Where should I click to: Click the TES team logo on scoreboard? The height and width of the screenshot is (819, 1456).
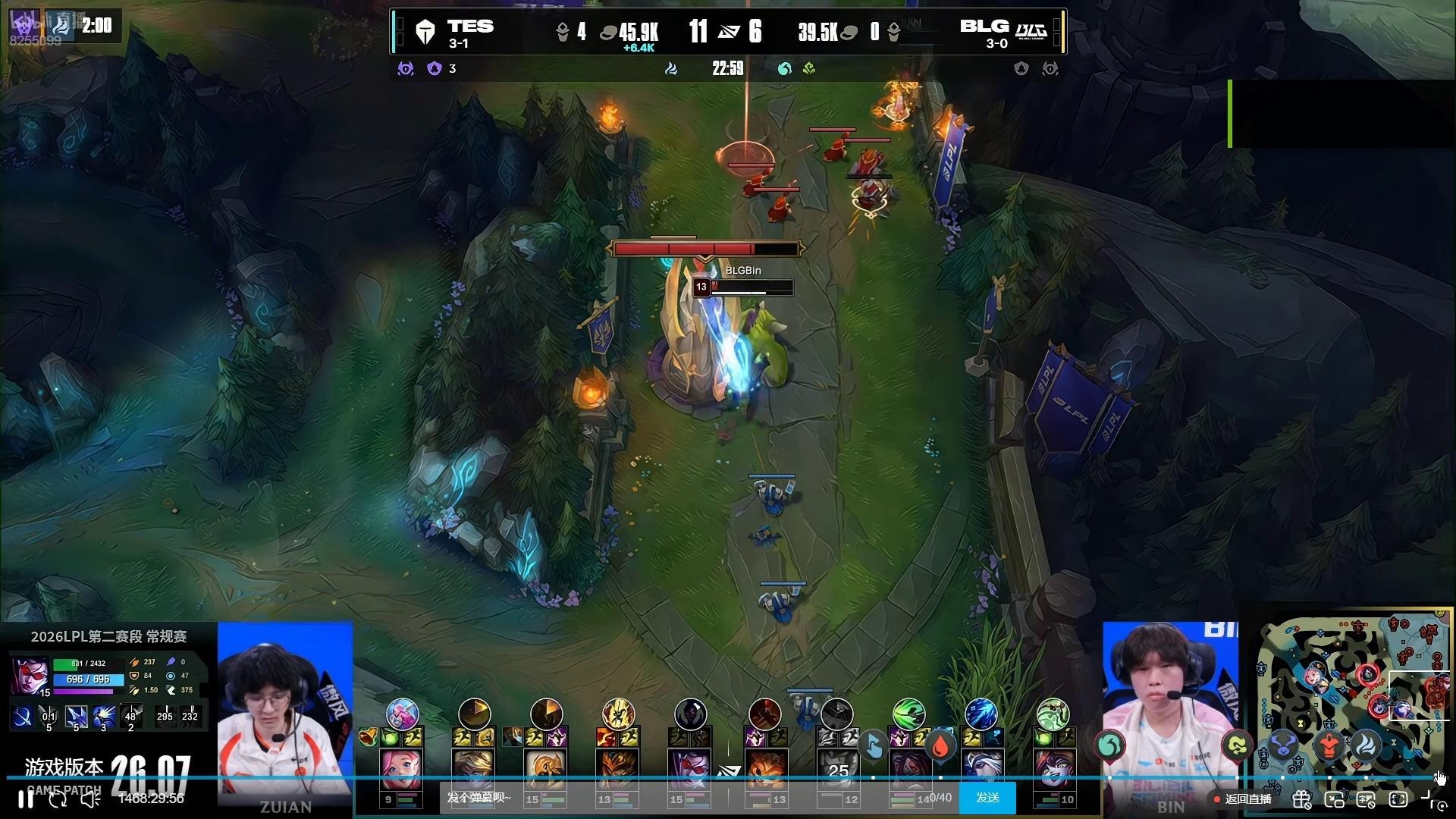click(425, 32)
